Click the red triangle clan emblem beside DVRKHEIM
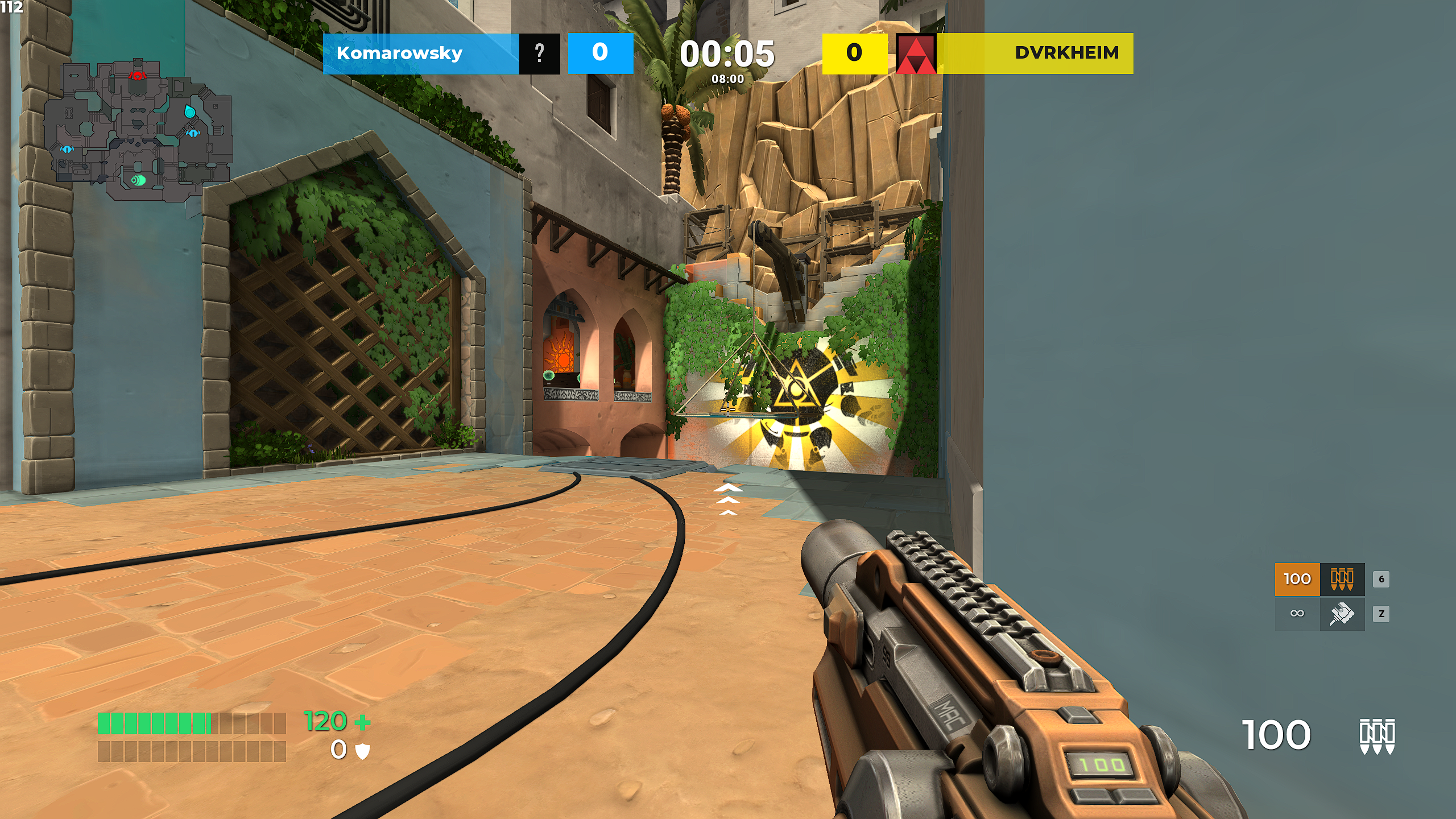Image resolution: width=1456 pixels, height=819 pixels. [917, 53]
